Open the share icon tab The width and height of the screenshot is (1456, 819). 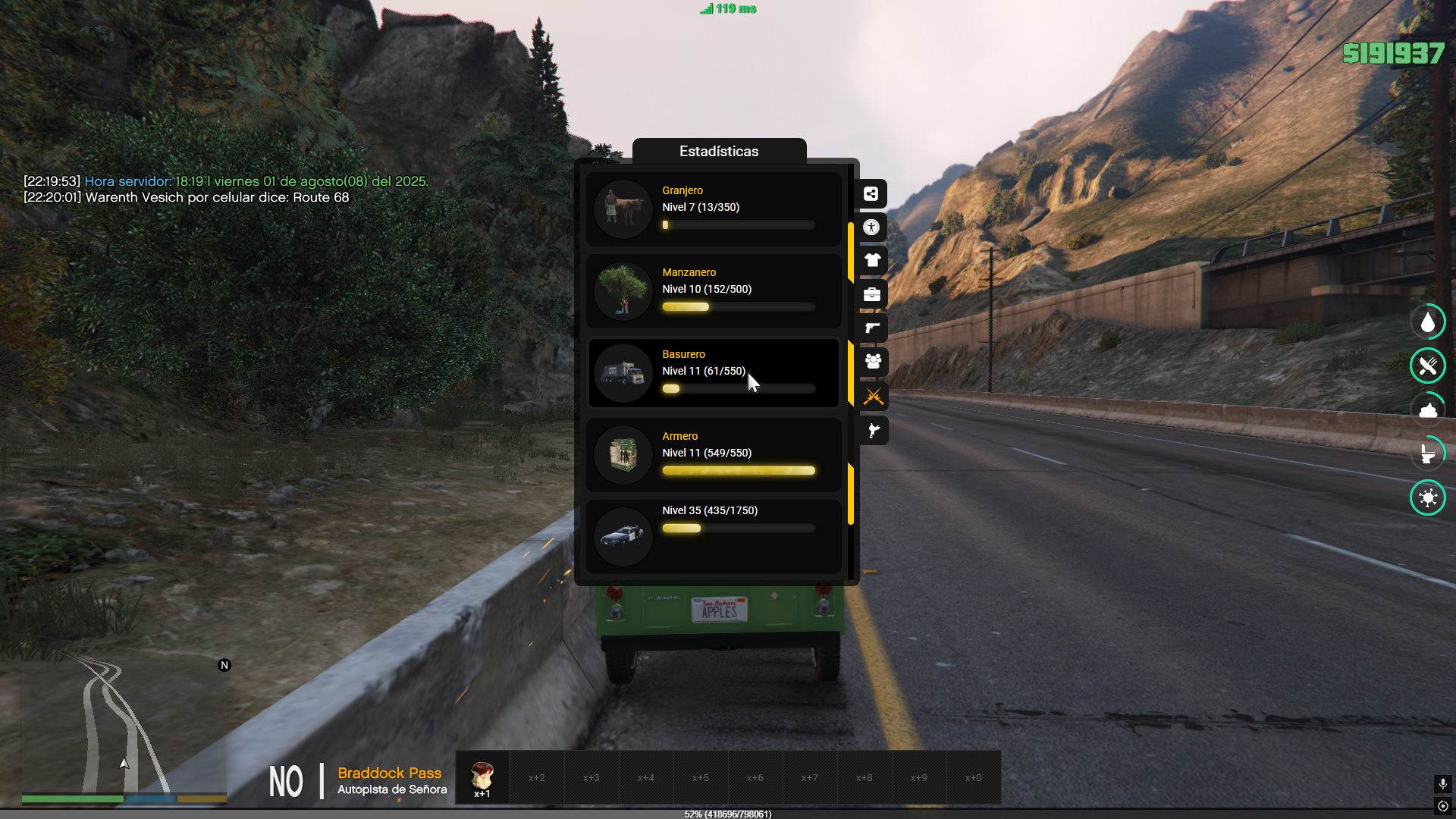click(x=872, y=194)
